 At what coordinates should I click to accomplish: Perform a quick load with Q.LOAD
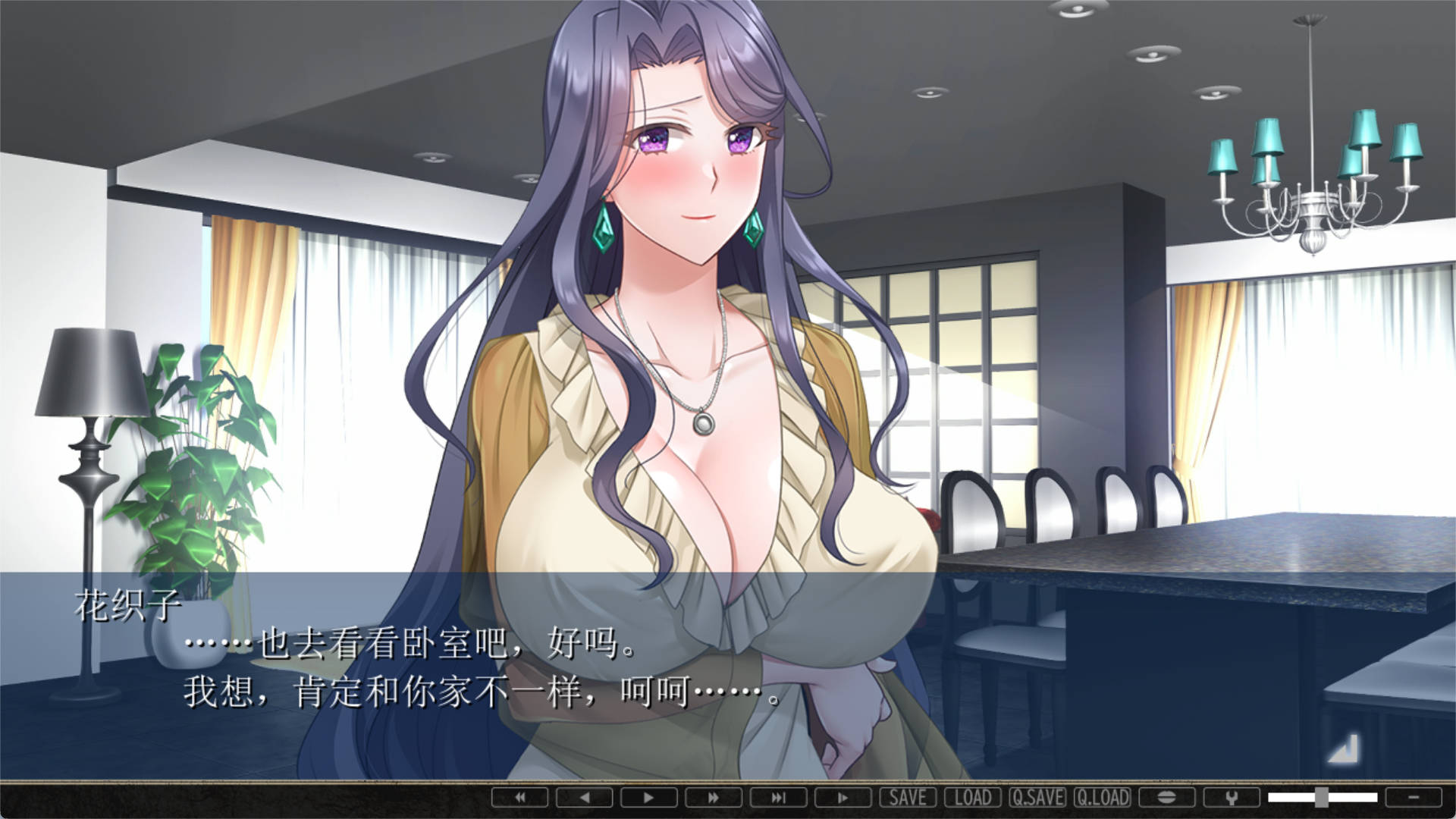[1102, 798]
